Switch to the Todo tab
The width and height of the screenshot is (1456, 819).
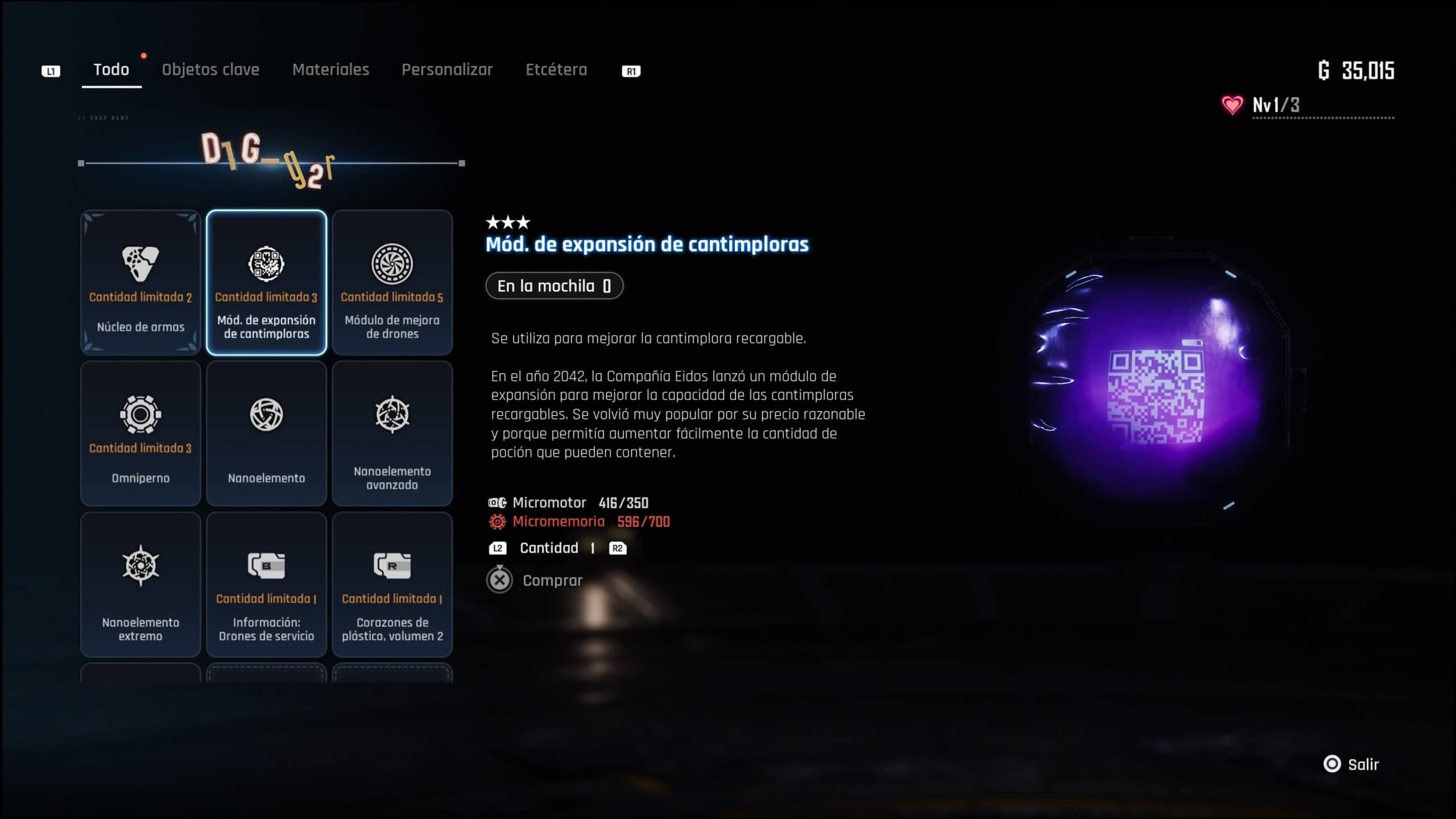coord(111,70)
